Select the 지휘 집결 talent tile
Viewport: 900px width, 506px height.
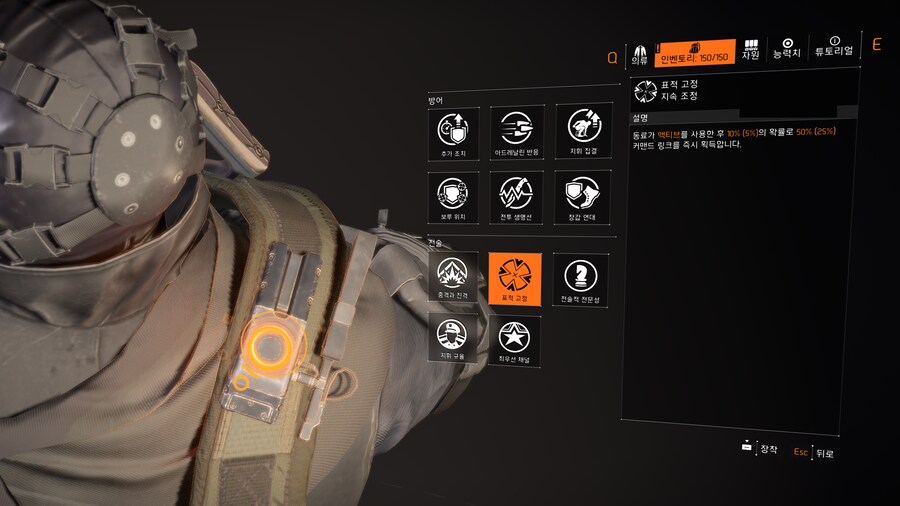(580, 132)
